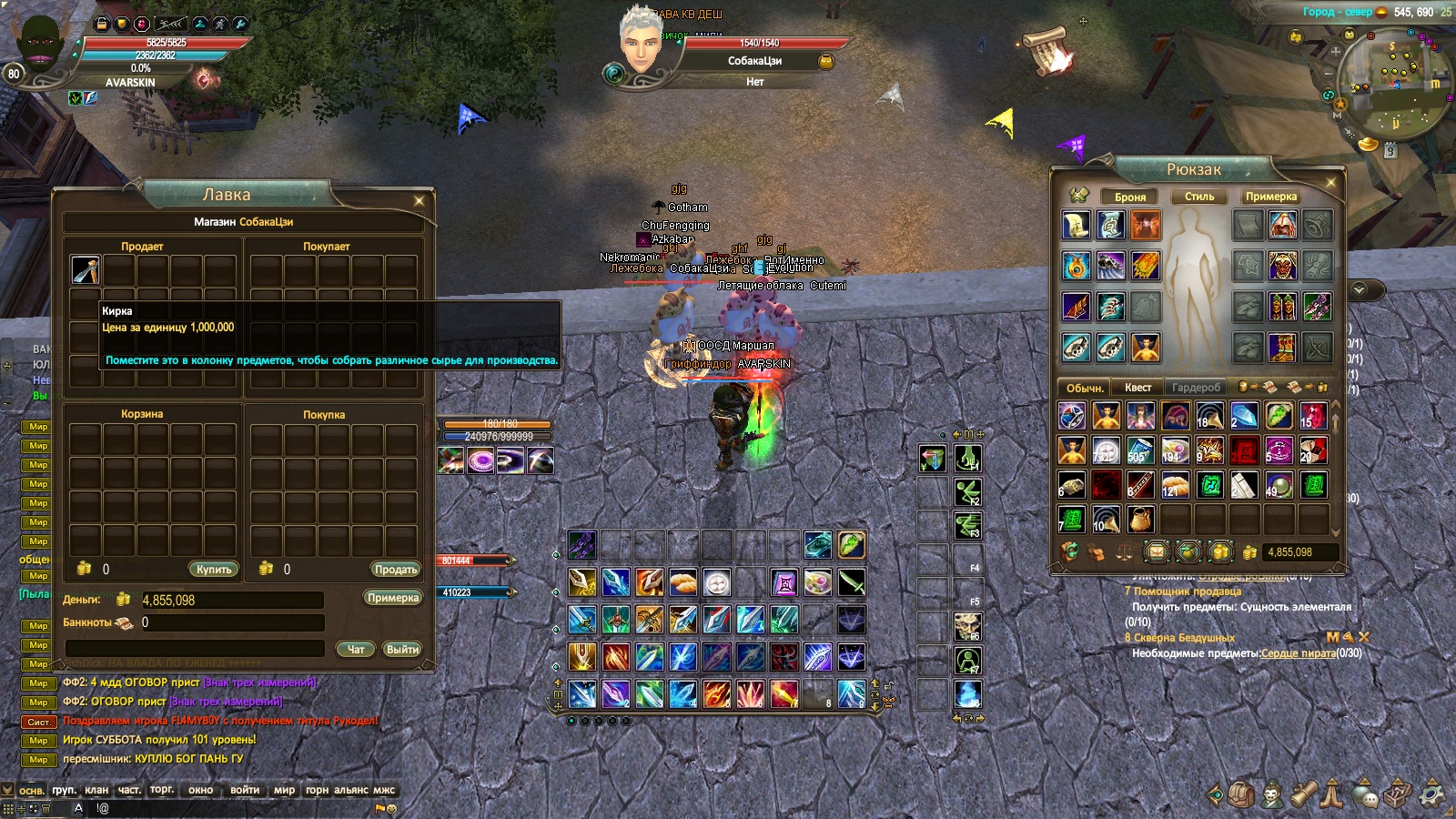Image resolution: width=1456 pixels, height=819 pixels.
Task: Close the Лавка shop window
Action: [419, 200]
